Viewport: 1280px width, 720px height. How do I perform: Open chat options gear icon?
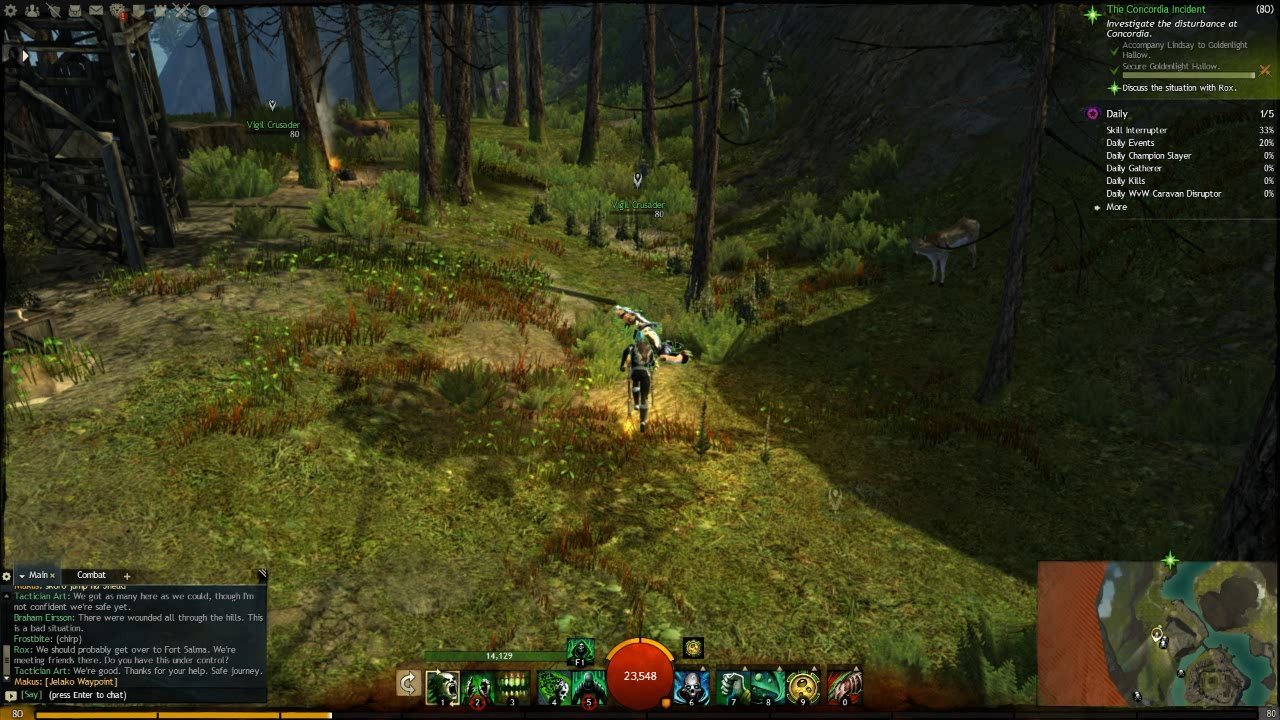(x=6, y=576)
